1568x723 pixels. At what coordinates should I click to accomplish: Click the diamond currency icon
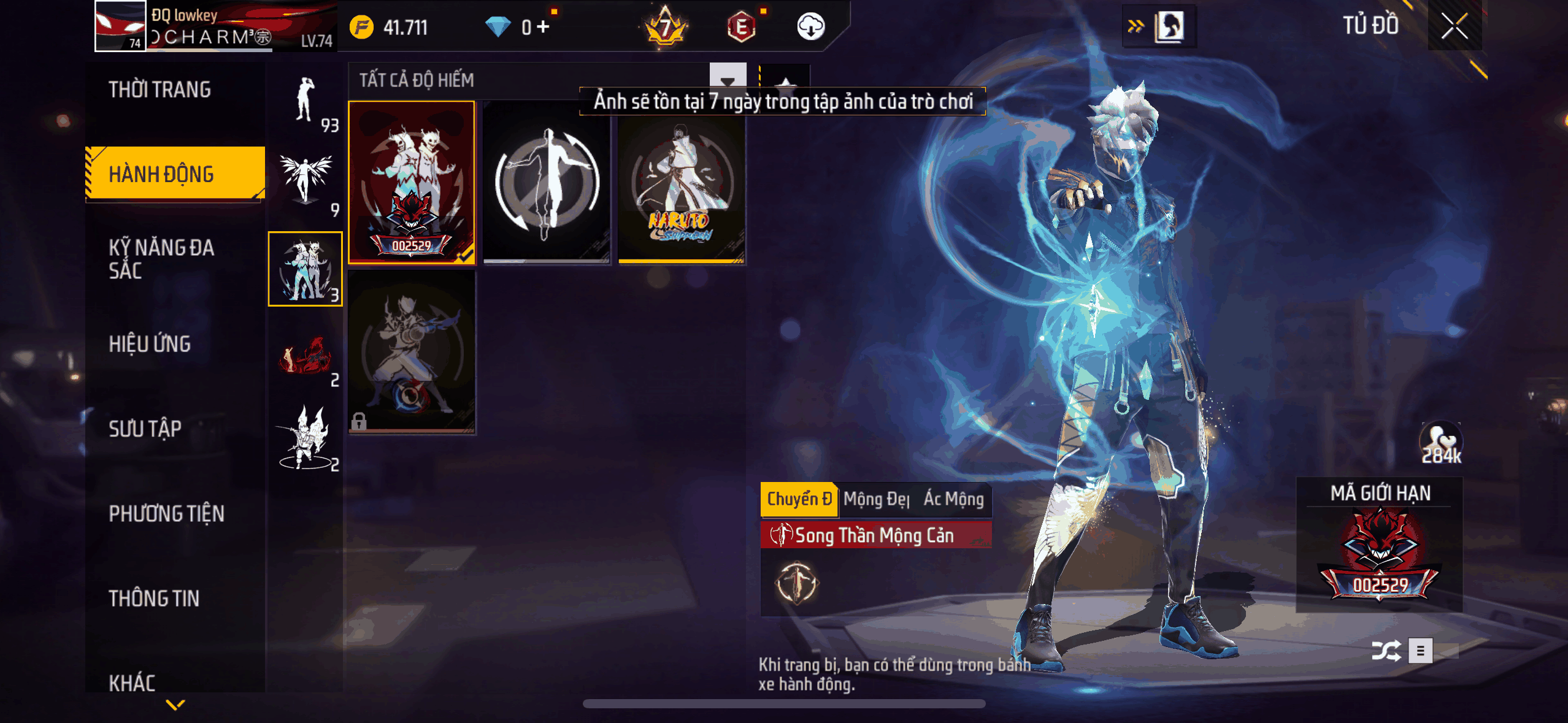pos(498,27)
